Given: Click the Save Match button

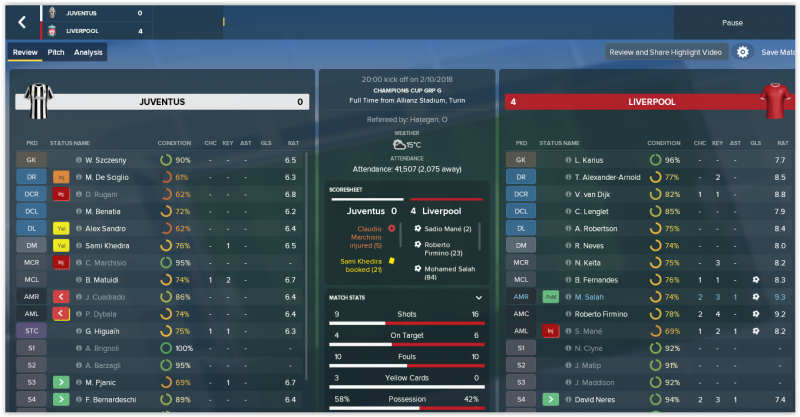Looking at the screenshot, I should pos(780,52).
